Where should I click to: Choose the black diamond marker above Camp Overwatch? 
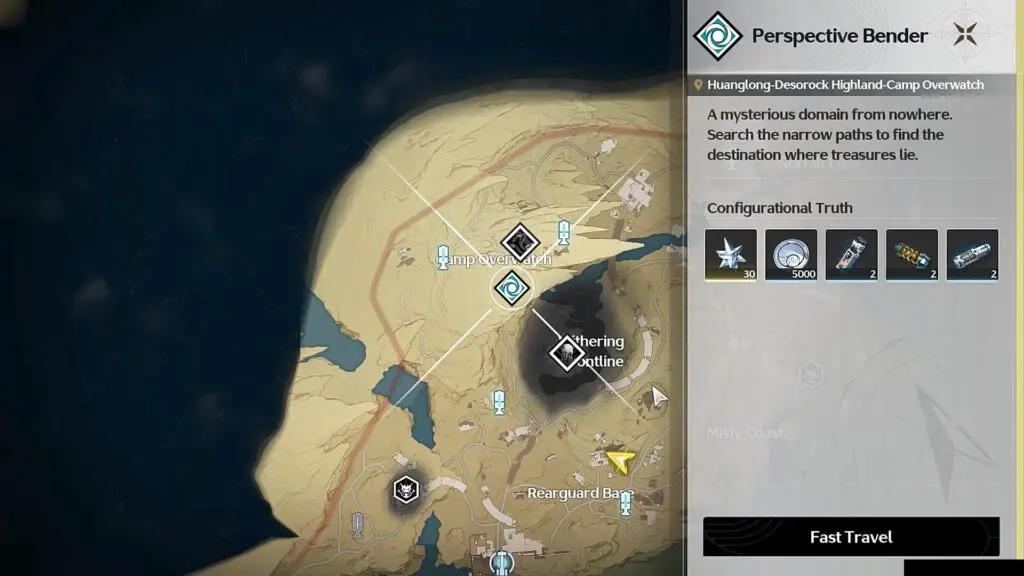point(520,240)
